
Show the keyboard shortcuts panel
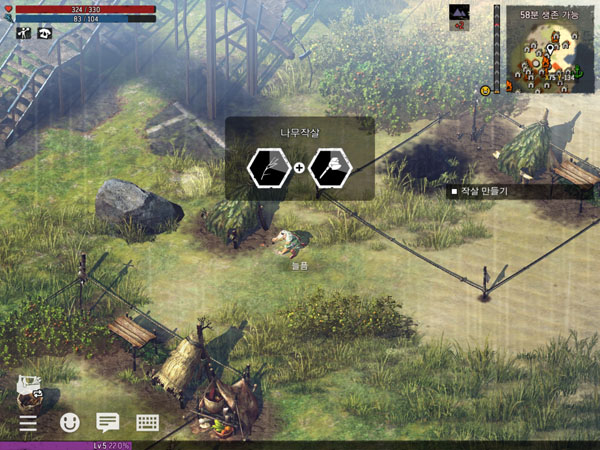click(x=147, y=422)
